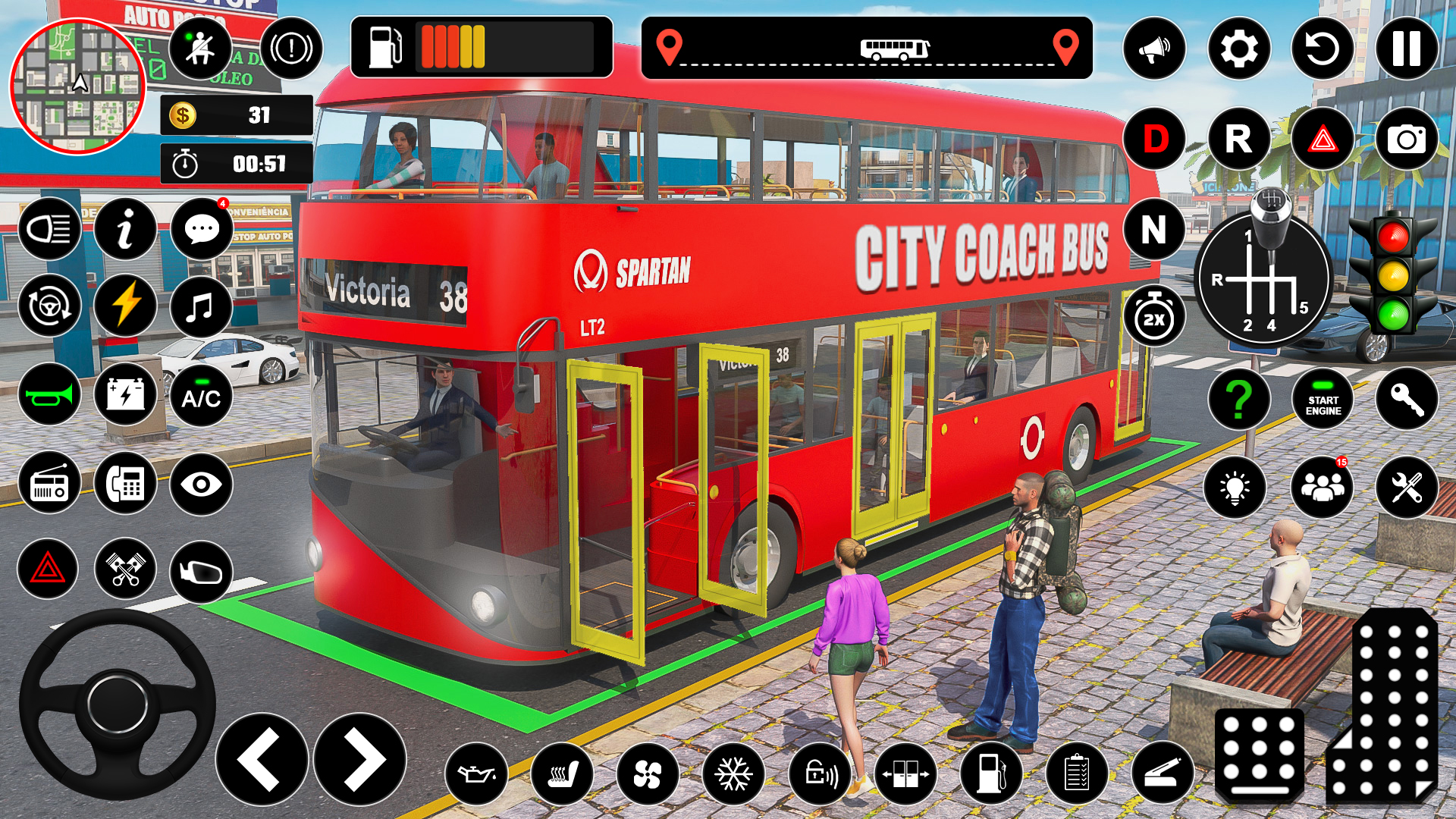Viewport: 1456px width, 819px height.
Task: Activate the lightning boost
Action: [125, 305]
